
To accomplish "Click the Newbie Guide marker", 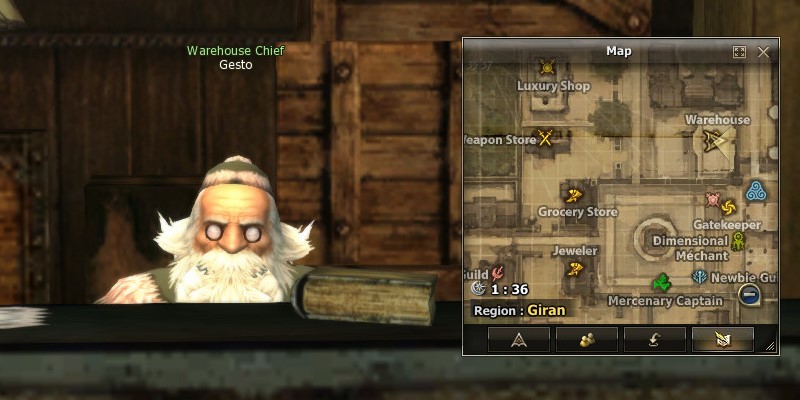I will coord(699,276).
